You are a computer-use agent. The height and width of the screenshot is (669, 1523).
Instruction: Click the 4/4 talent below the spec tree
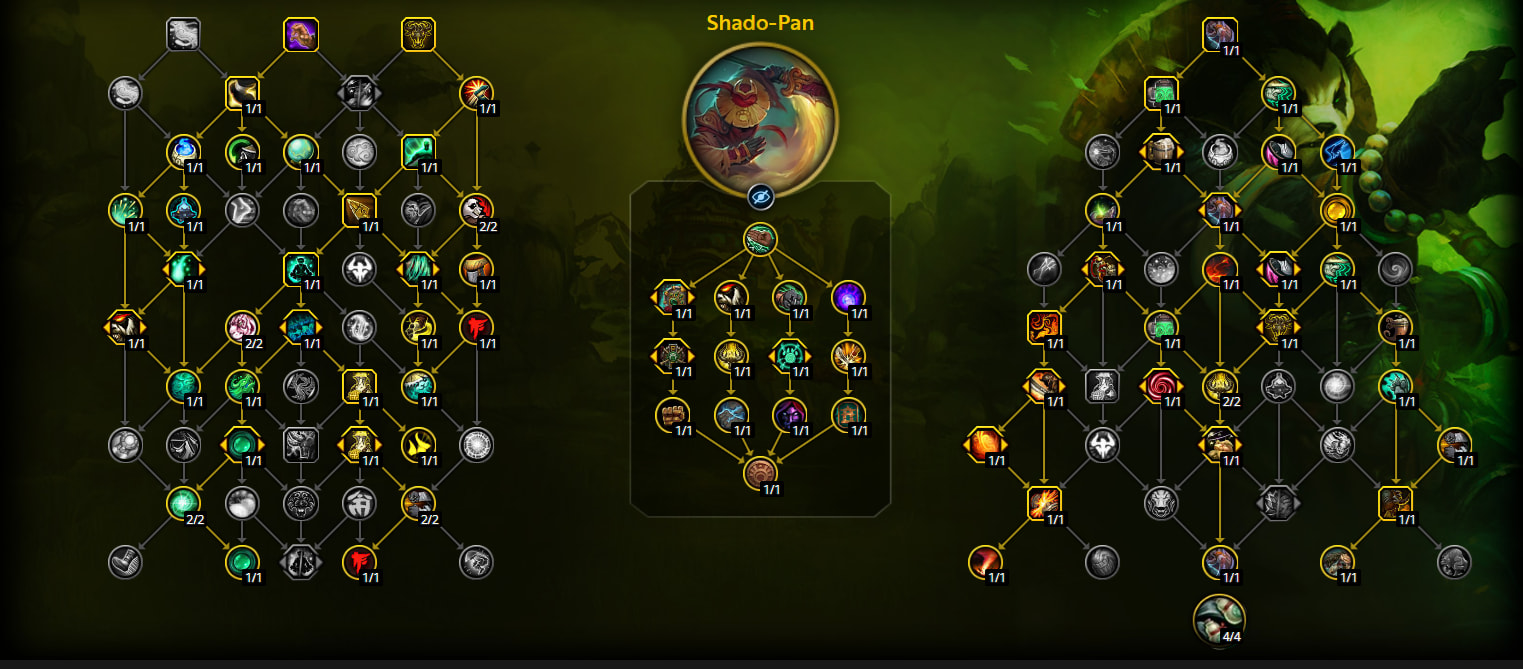pyautogui.click(x=1220, y=620)
